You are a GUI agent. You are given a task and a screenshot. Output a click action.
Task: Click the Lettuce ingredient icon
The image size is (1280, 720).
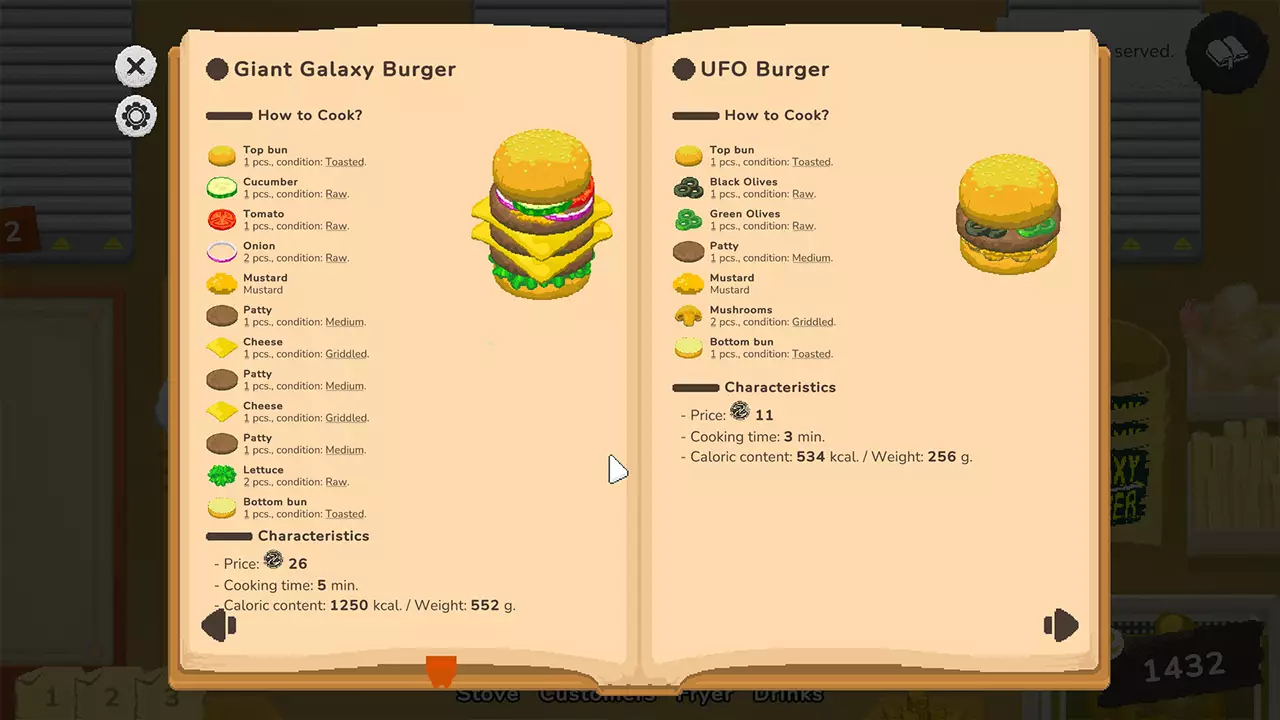click(x=221, y=475)
